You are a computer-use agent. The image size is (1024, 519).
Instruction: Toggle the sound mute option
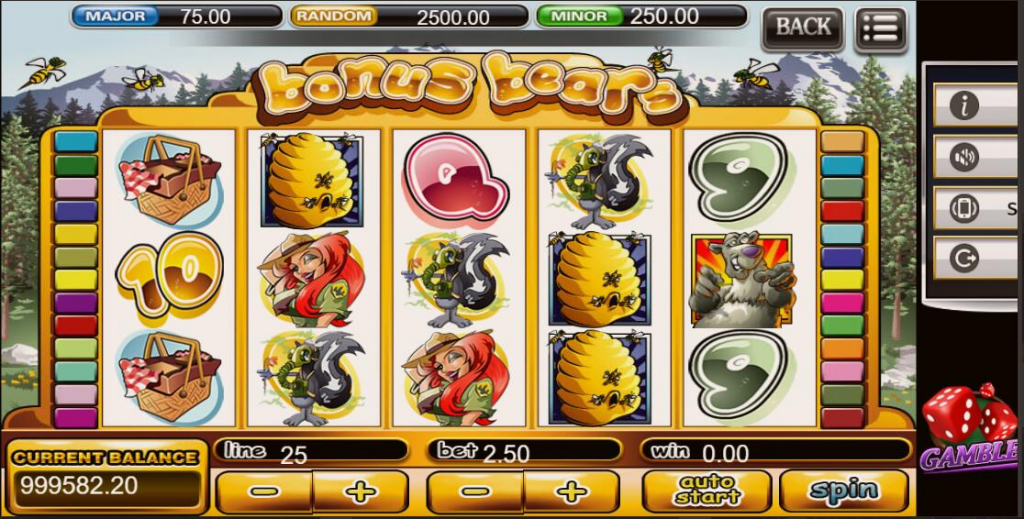click(964, 157)
